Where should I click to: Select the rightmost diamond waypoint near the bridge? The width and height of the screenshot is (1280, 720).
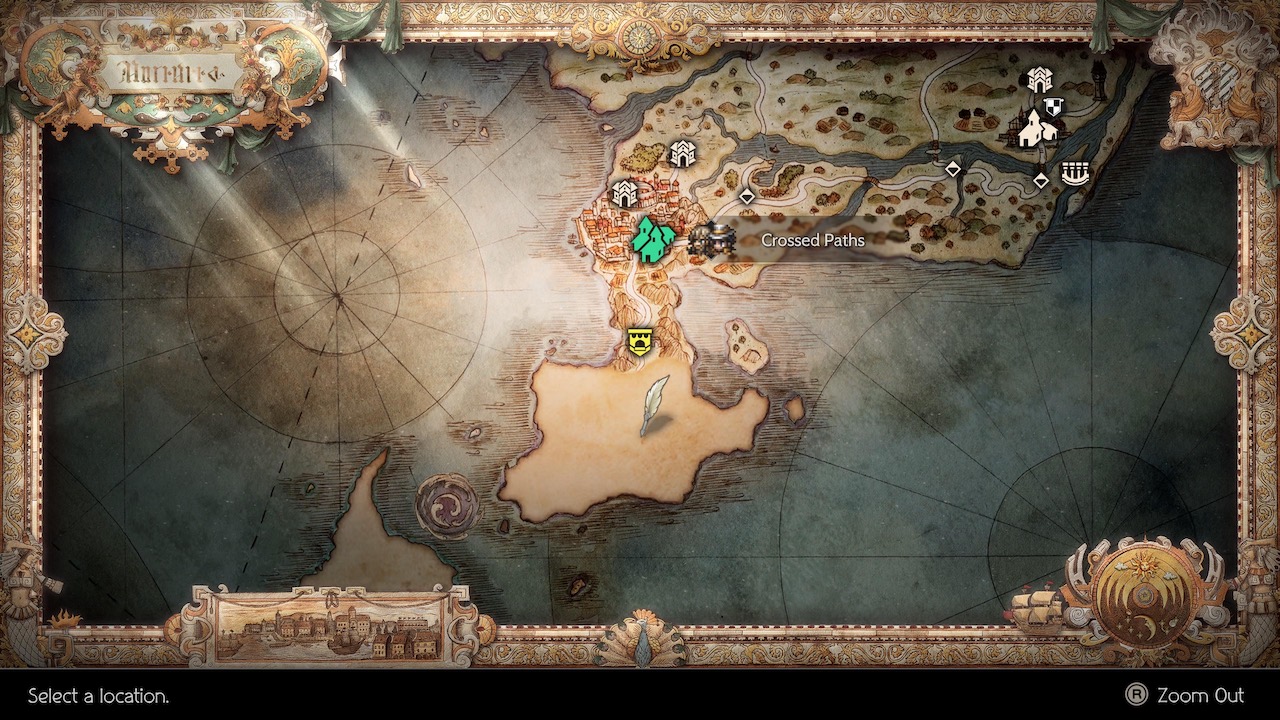click(1040, 180)
